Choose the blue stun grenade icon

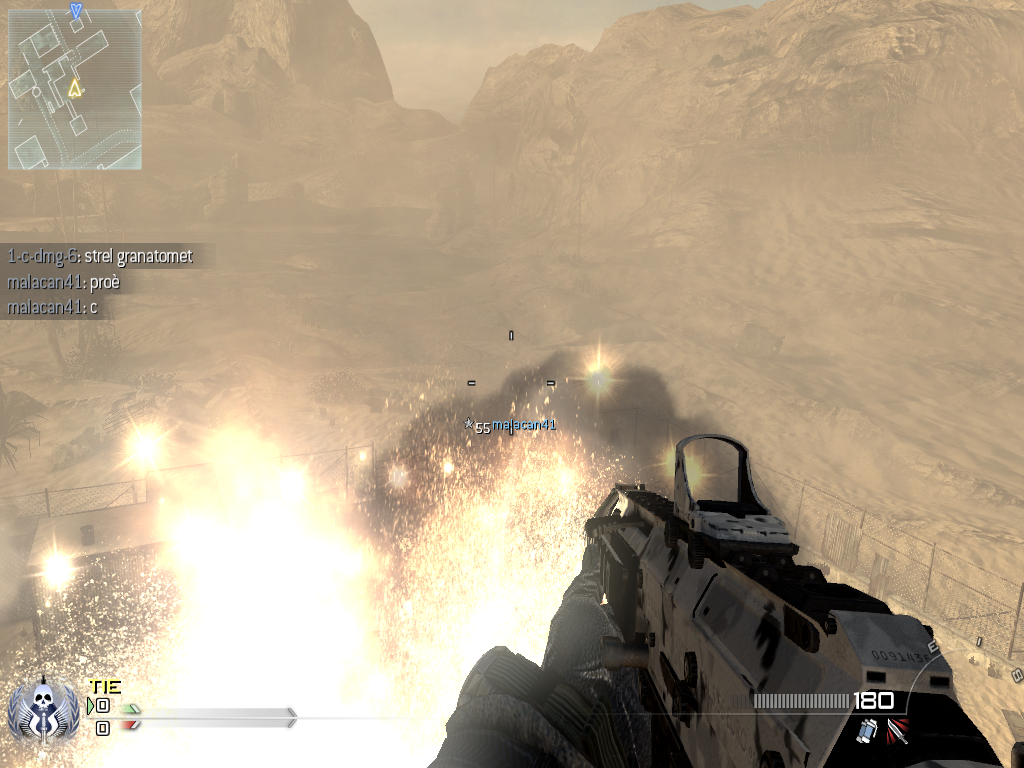pos(866,733)
